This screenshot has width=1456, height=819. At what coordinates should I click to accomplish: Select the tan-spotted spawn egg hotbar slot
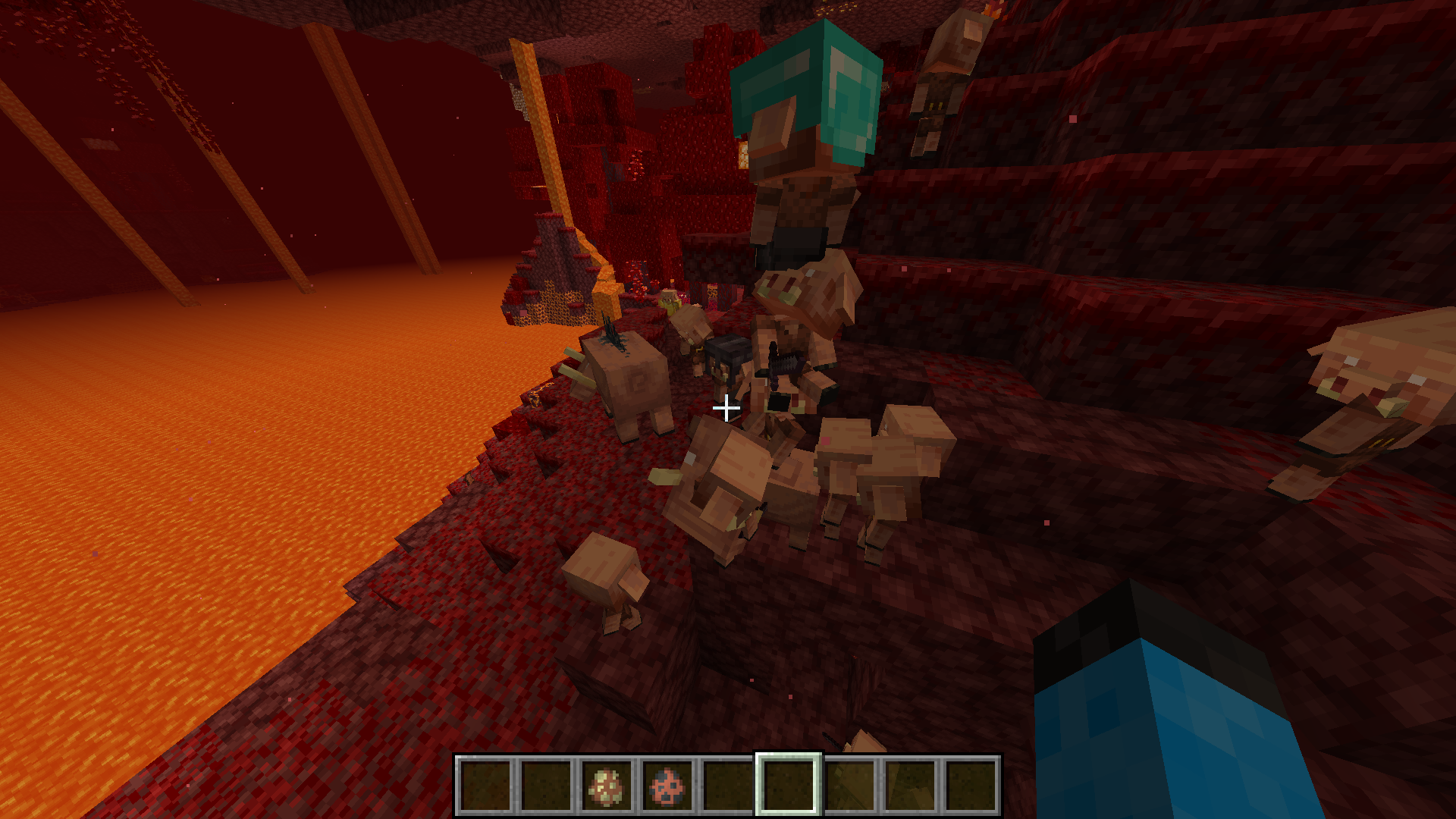point(607,786)
